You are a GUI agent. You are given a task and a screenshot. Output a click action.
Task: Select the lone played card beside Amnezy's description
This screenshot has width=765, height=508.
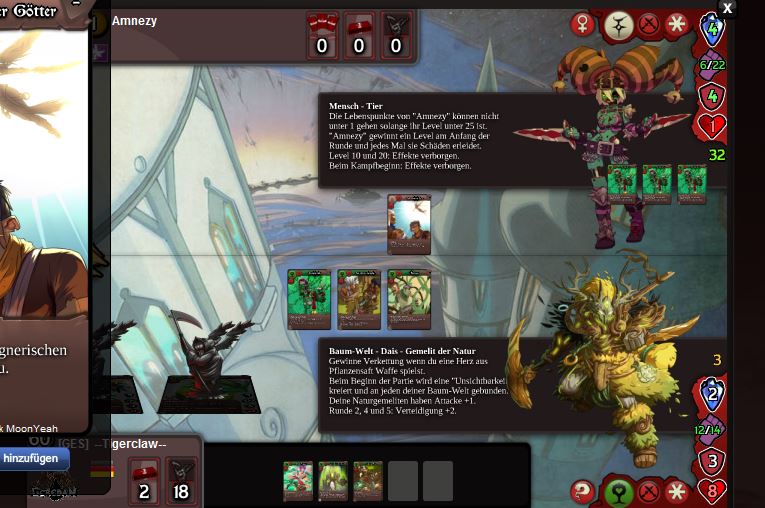click(x=409, y=224)
